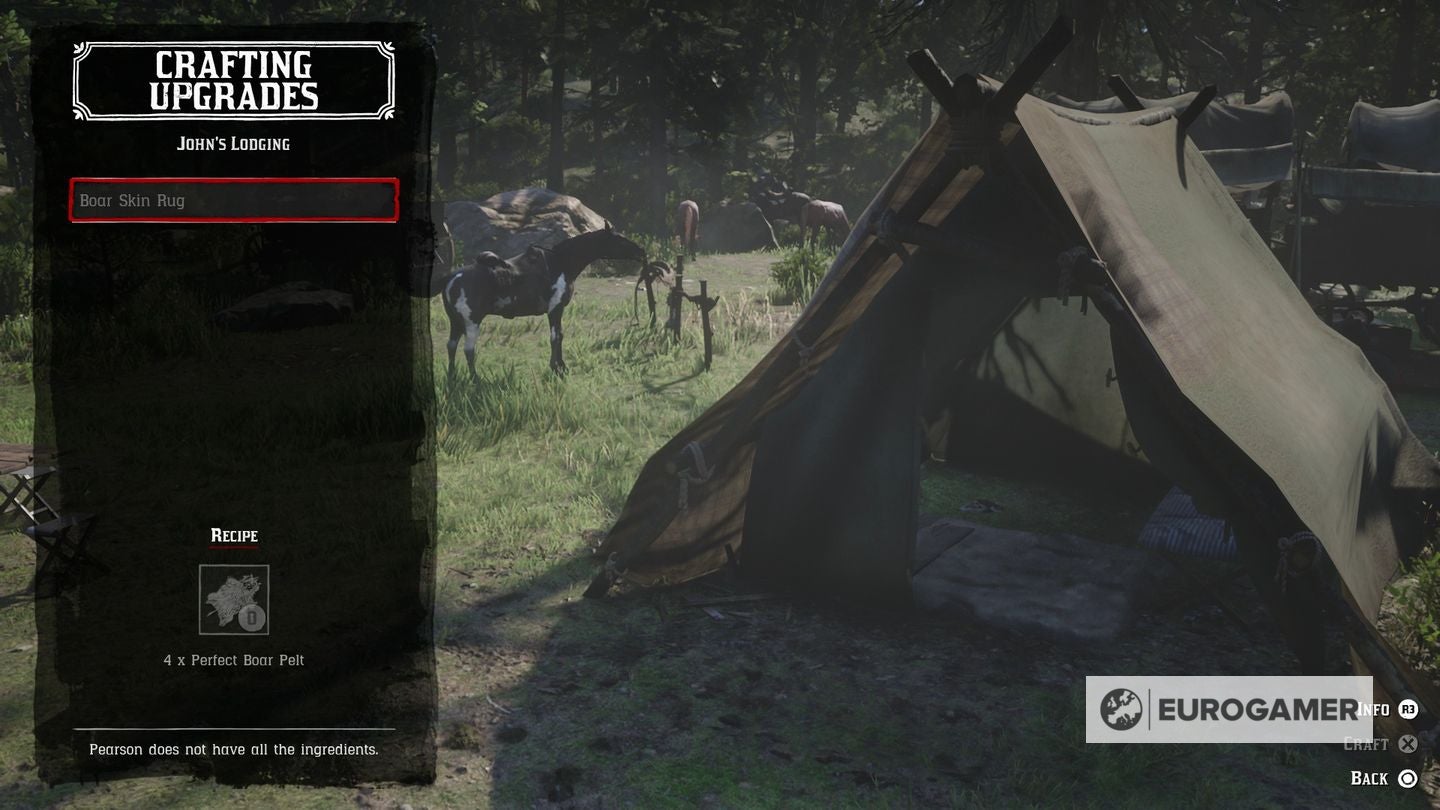1440x810 pixels.
Task: Open the John's Lodging menu label
Action: pos(233,143)
